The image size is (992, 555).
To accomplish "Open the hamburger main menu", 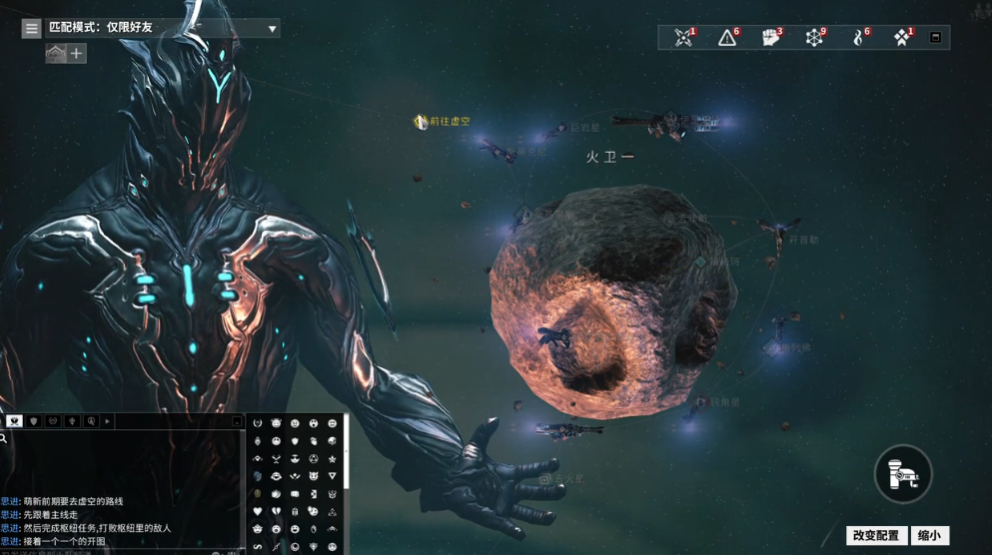I will [x=32, y=29].
